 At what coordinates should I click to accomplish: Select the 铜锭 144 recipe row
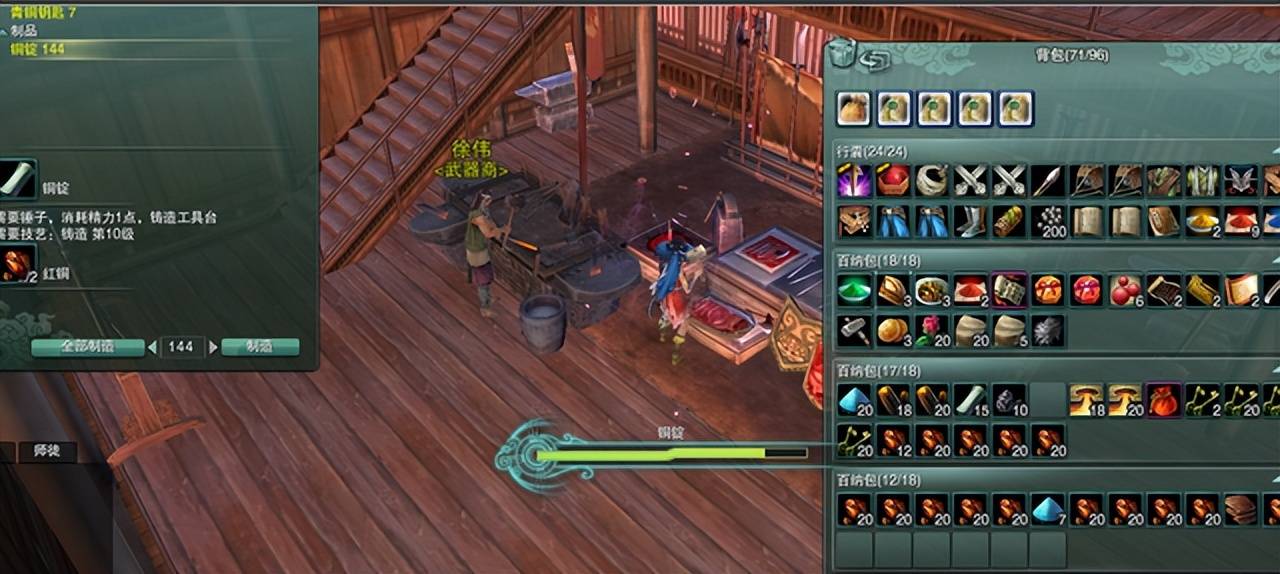coord(38,48)
